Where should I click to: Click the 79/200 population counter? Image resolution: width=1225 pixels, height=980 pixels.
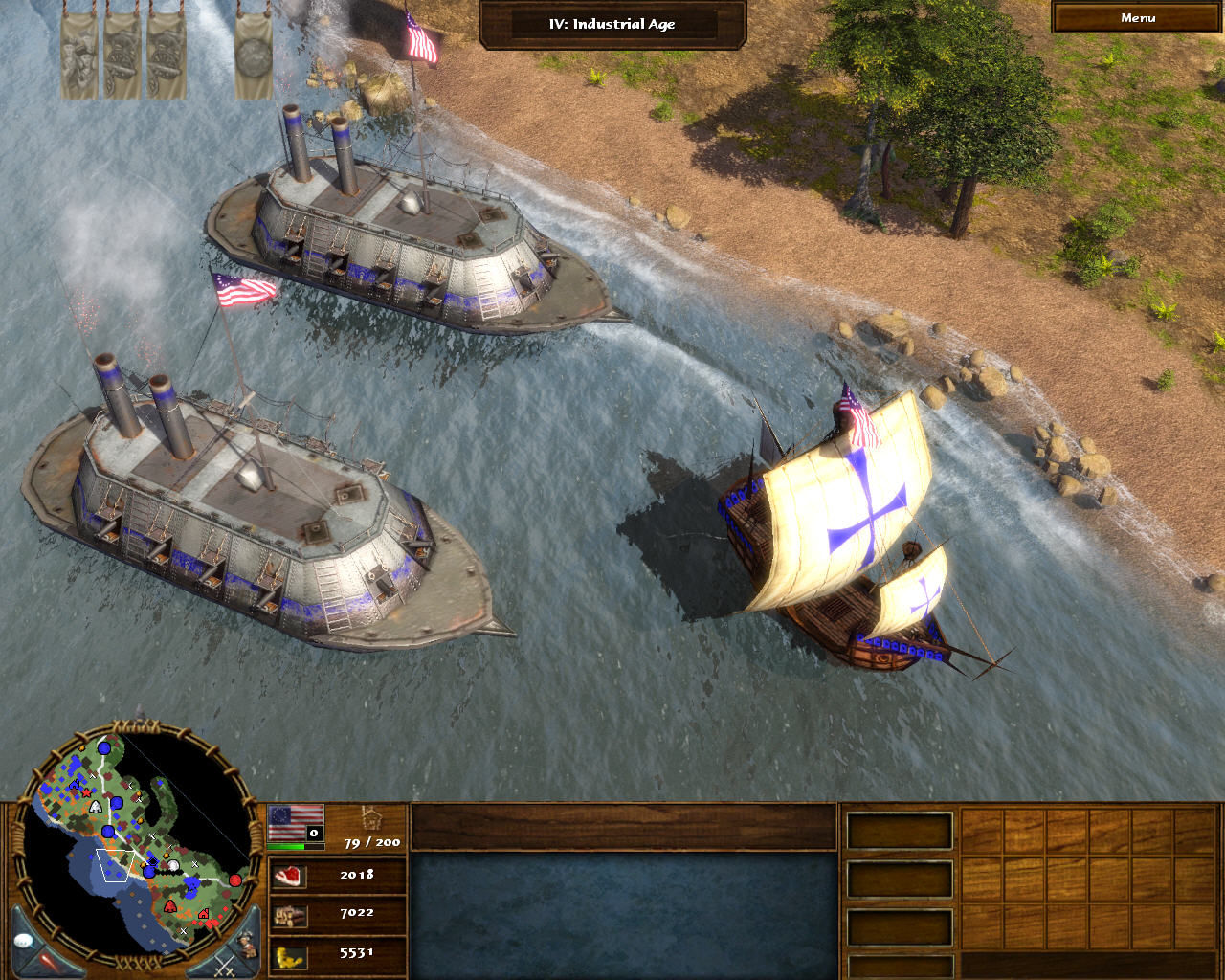point(371,842)
